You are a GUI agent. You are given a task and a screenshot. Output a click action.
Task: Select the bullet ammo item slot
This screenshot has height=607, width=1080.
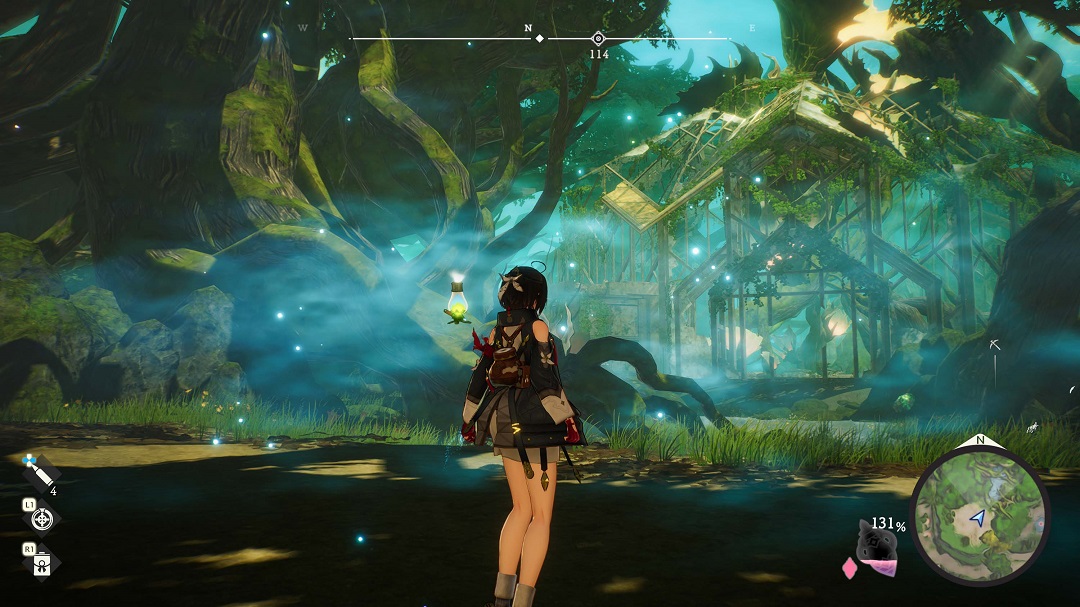[40, 473]
